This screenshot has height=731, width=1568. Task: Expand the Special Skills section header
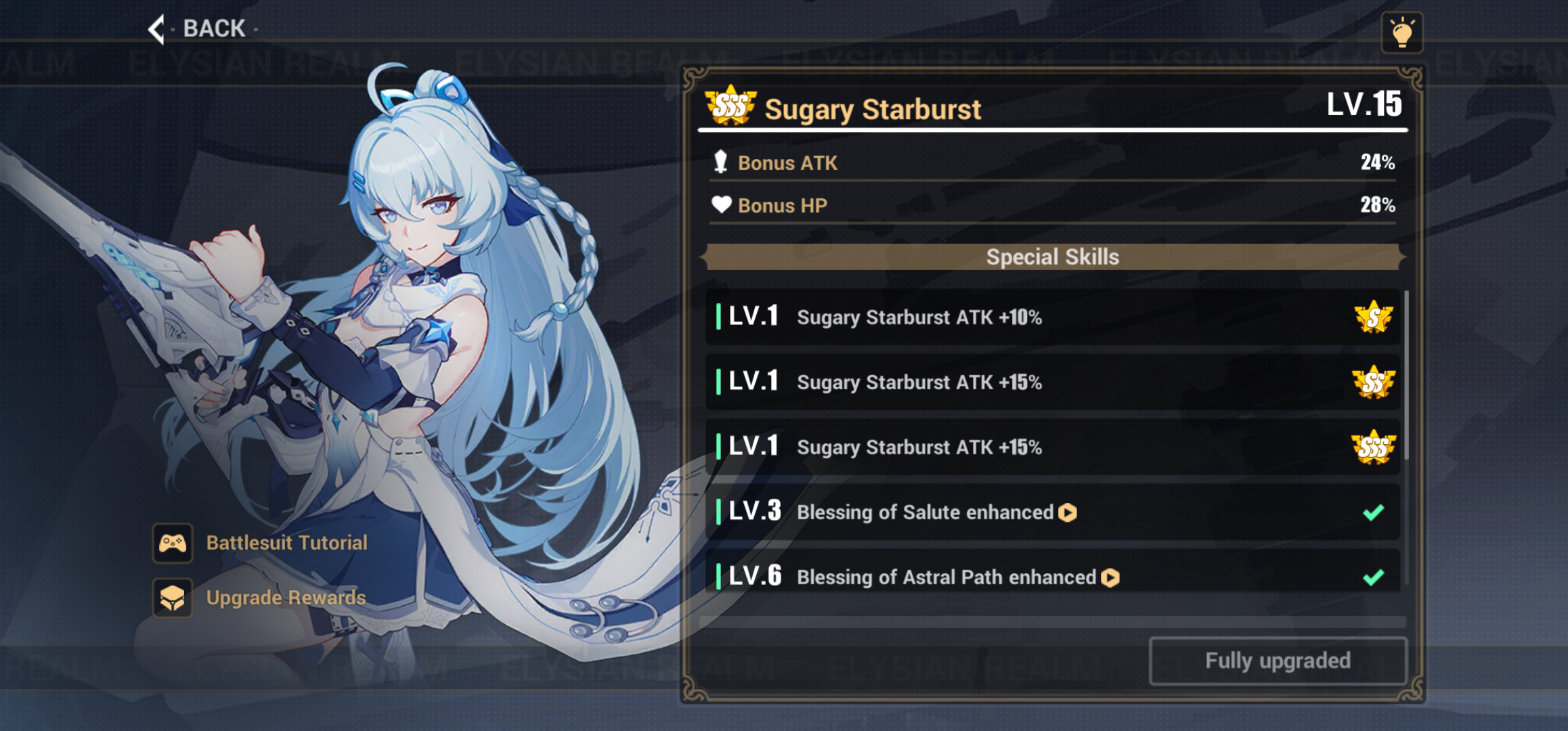point(1052,257)
